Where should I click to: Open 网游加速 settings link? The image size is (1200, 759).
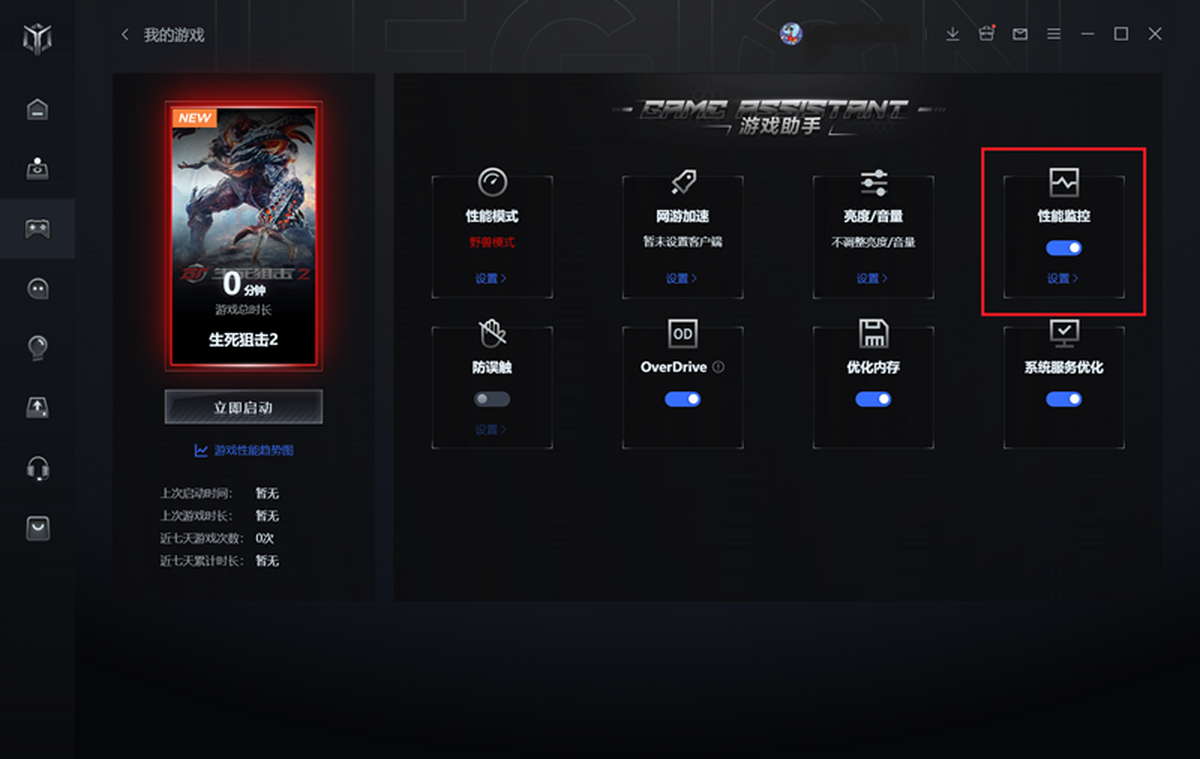click(x=681, y=279)
